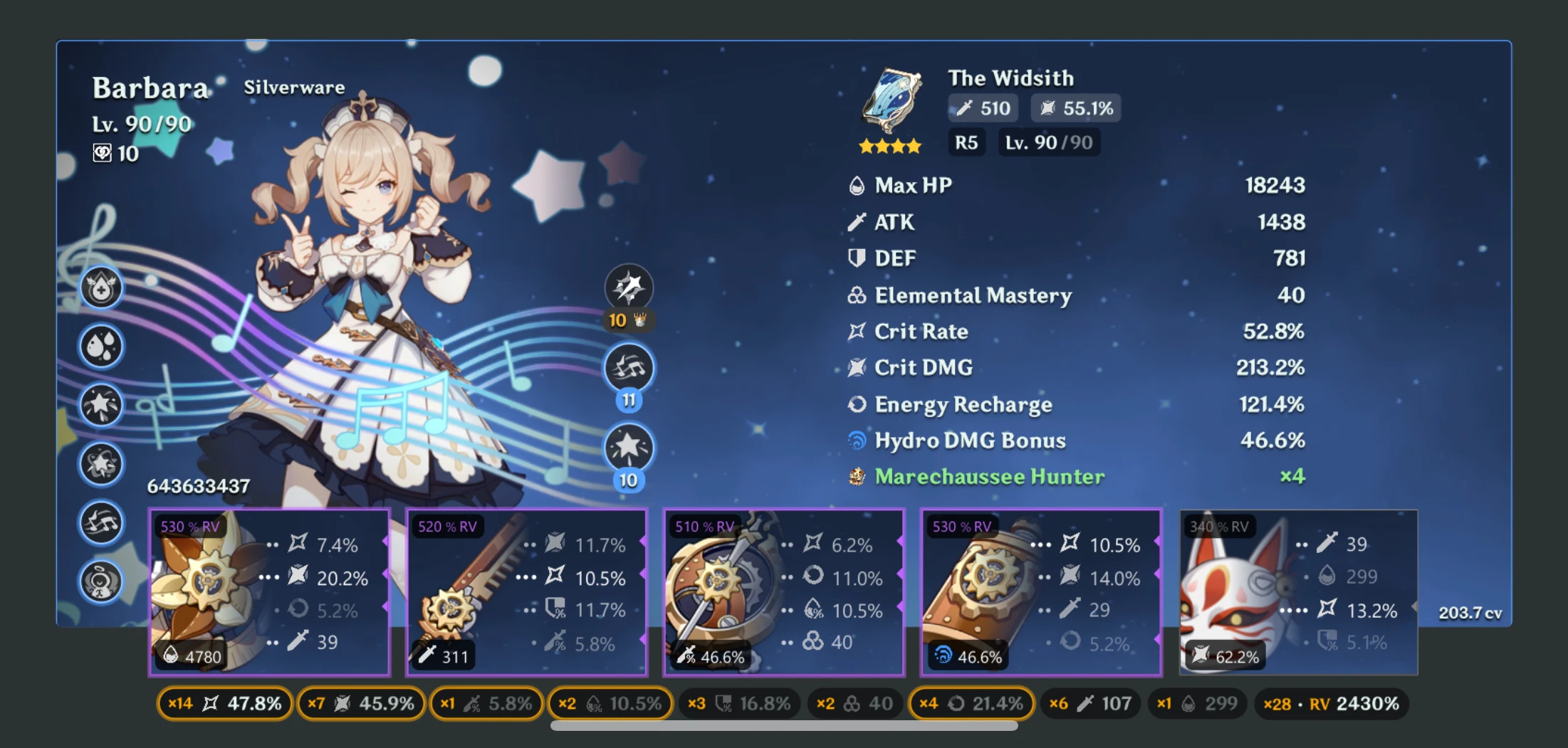Select the crowned level 10 normal attack talent
This screenshot has height=748, width=1568.
[629, 288]
